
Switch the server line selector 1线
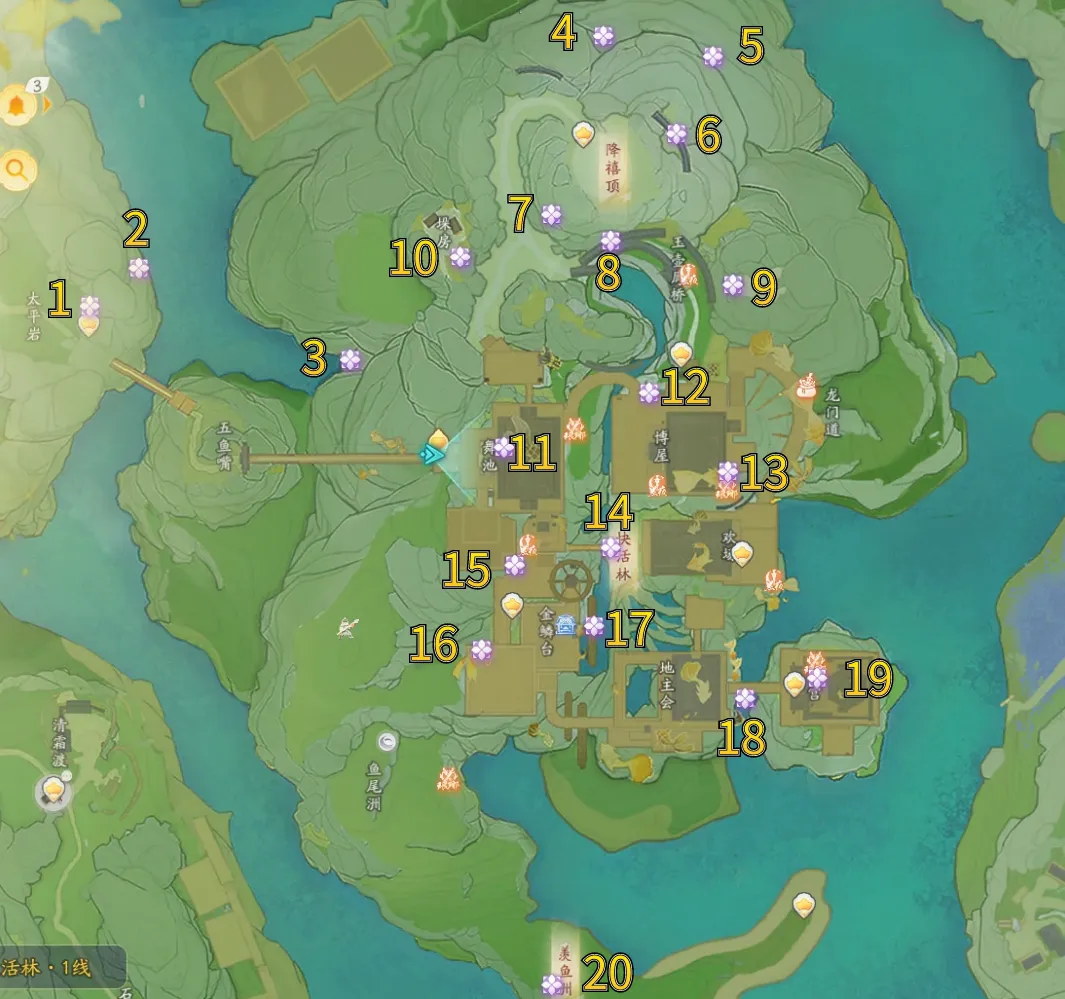click(60, 968)
